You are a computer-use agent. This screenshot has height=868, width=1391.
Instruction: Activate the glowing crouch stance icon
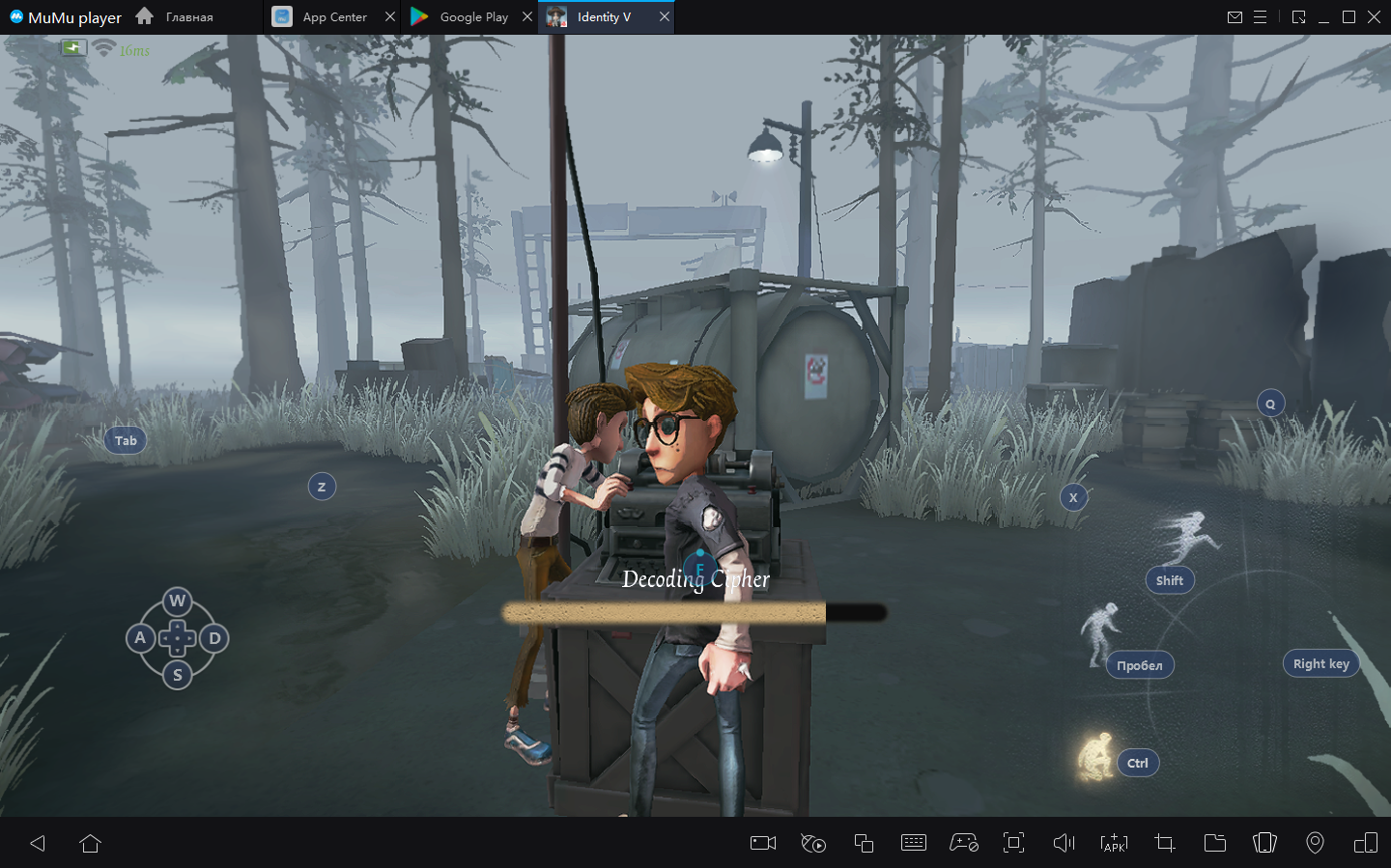1095,757
